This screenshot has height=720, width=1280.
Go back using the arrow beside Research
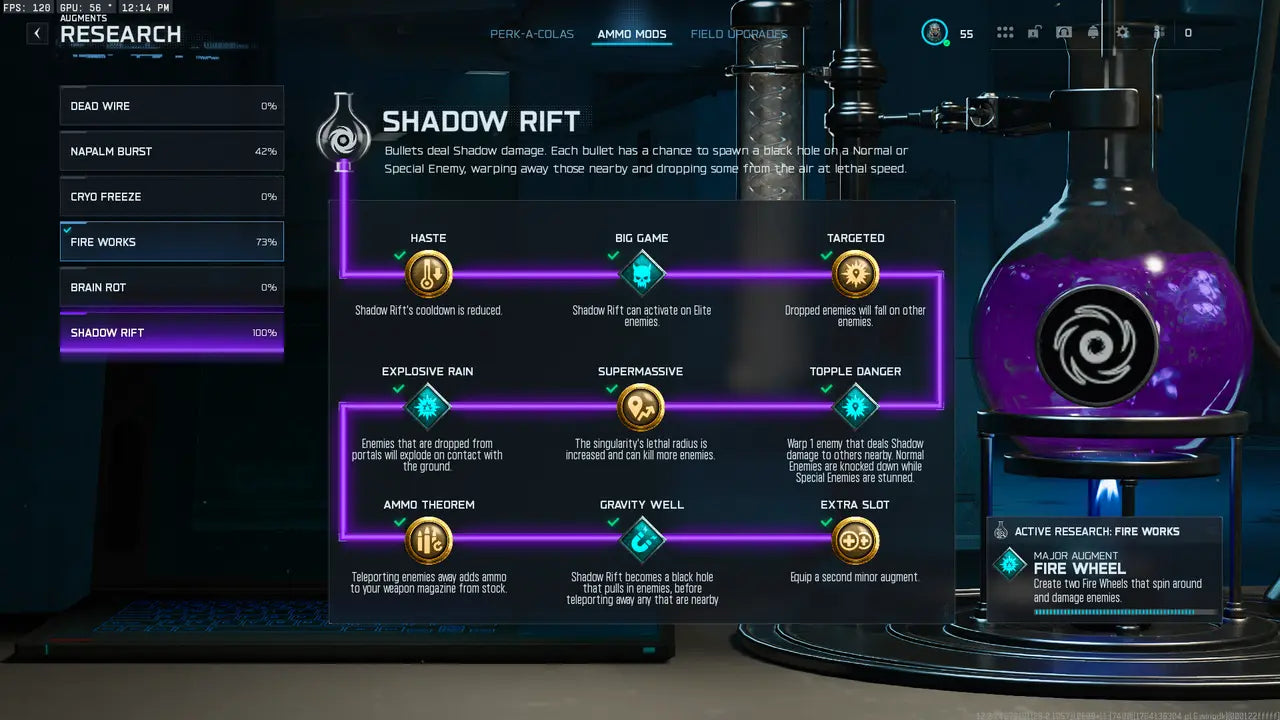point(37,33)
